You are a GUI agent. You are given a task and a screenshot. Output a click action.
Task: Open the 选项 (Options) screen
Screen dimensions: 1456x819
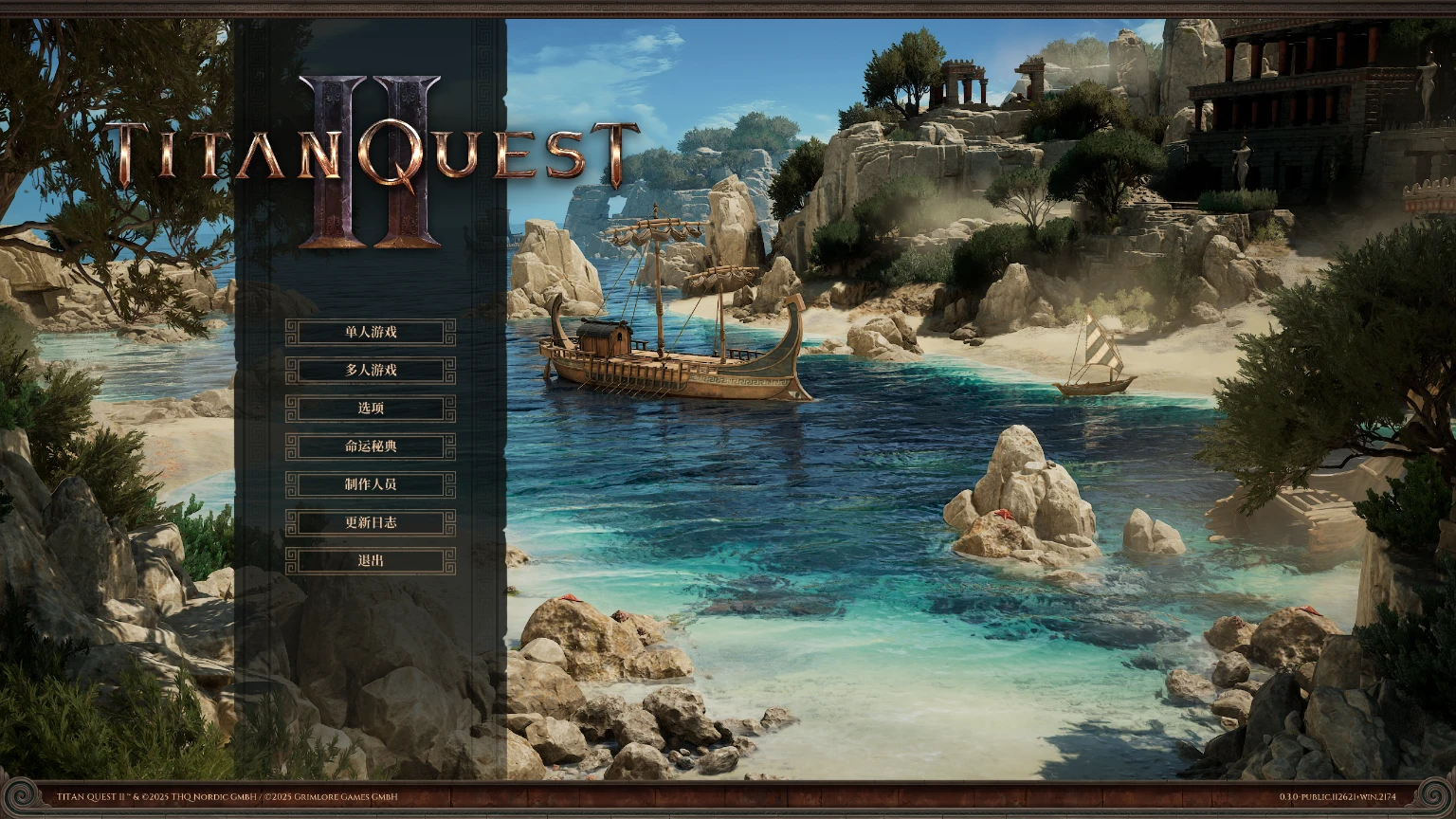point(370,409)
